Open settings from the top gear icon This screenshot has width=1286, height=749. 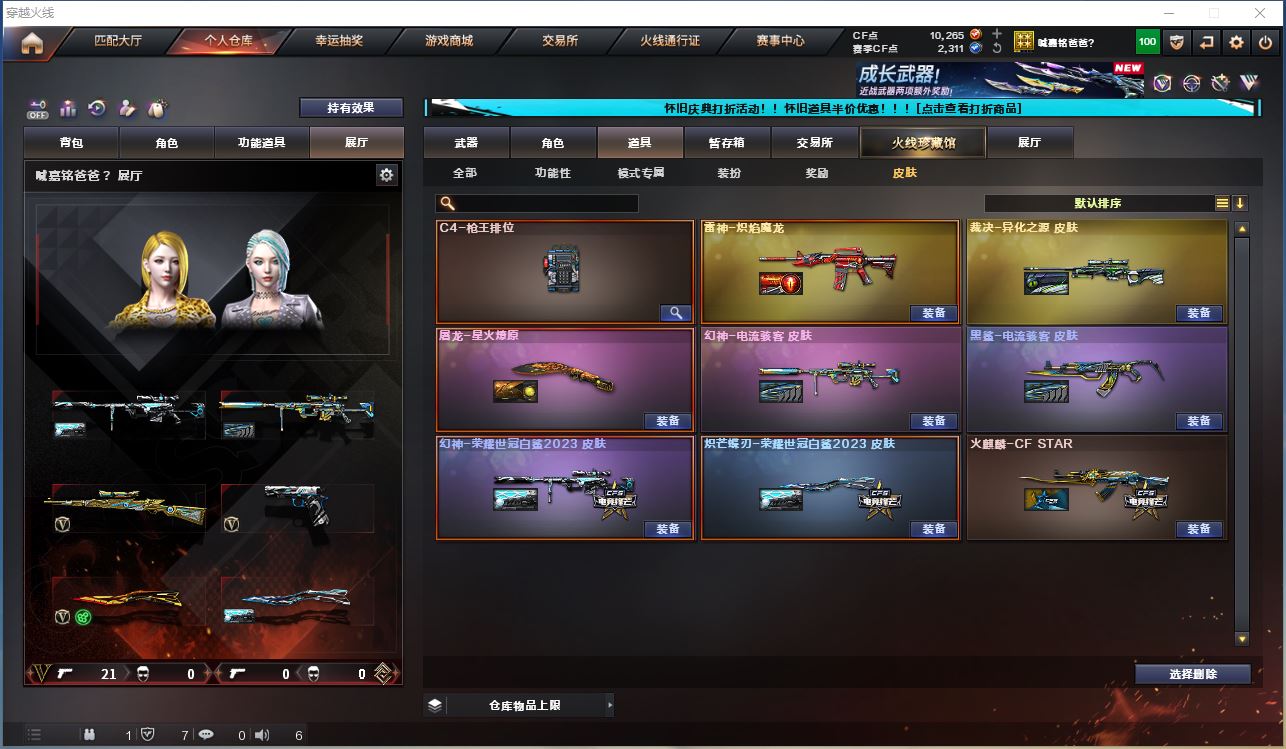1237,42
